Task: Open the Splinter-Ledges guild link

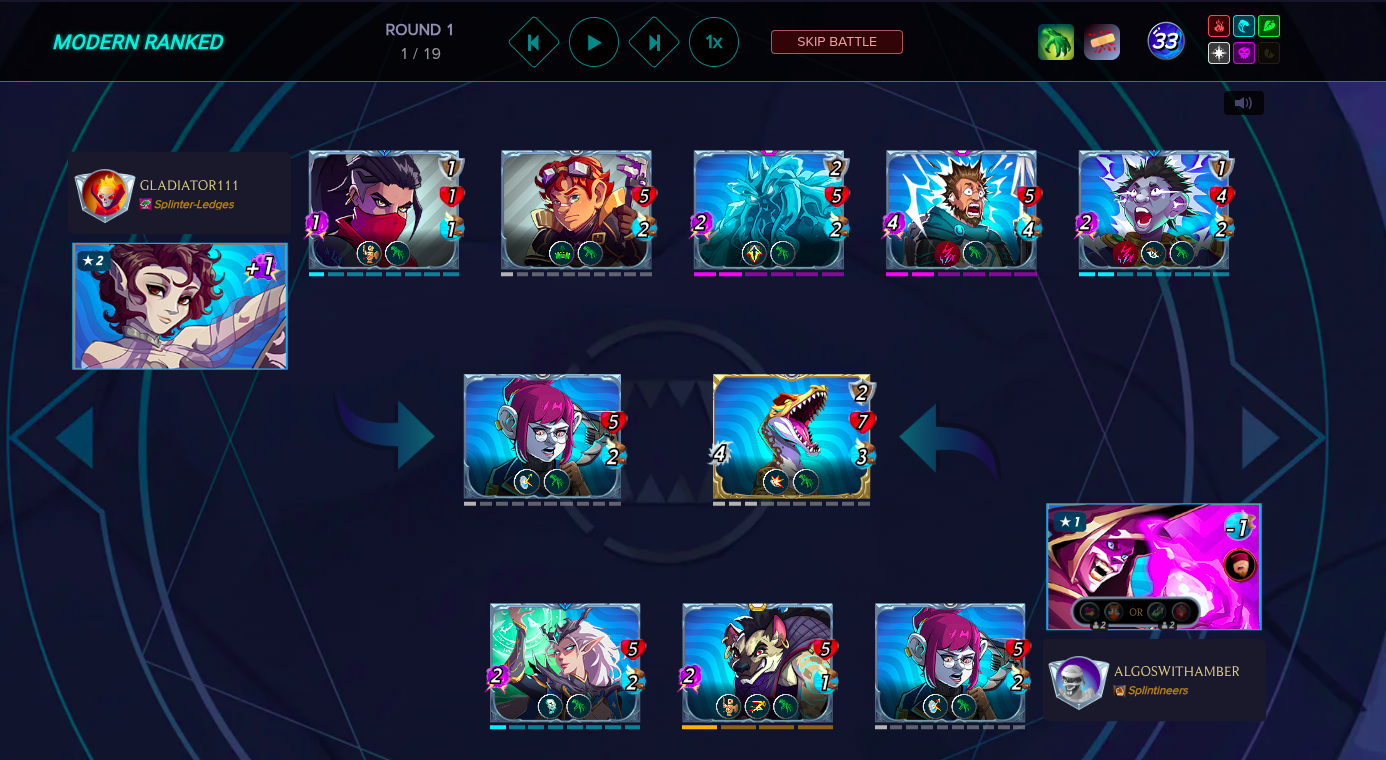Action: 193,204
